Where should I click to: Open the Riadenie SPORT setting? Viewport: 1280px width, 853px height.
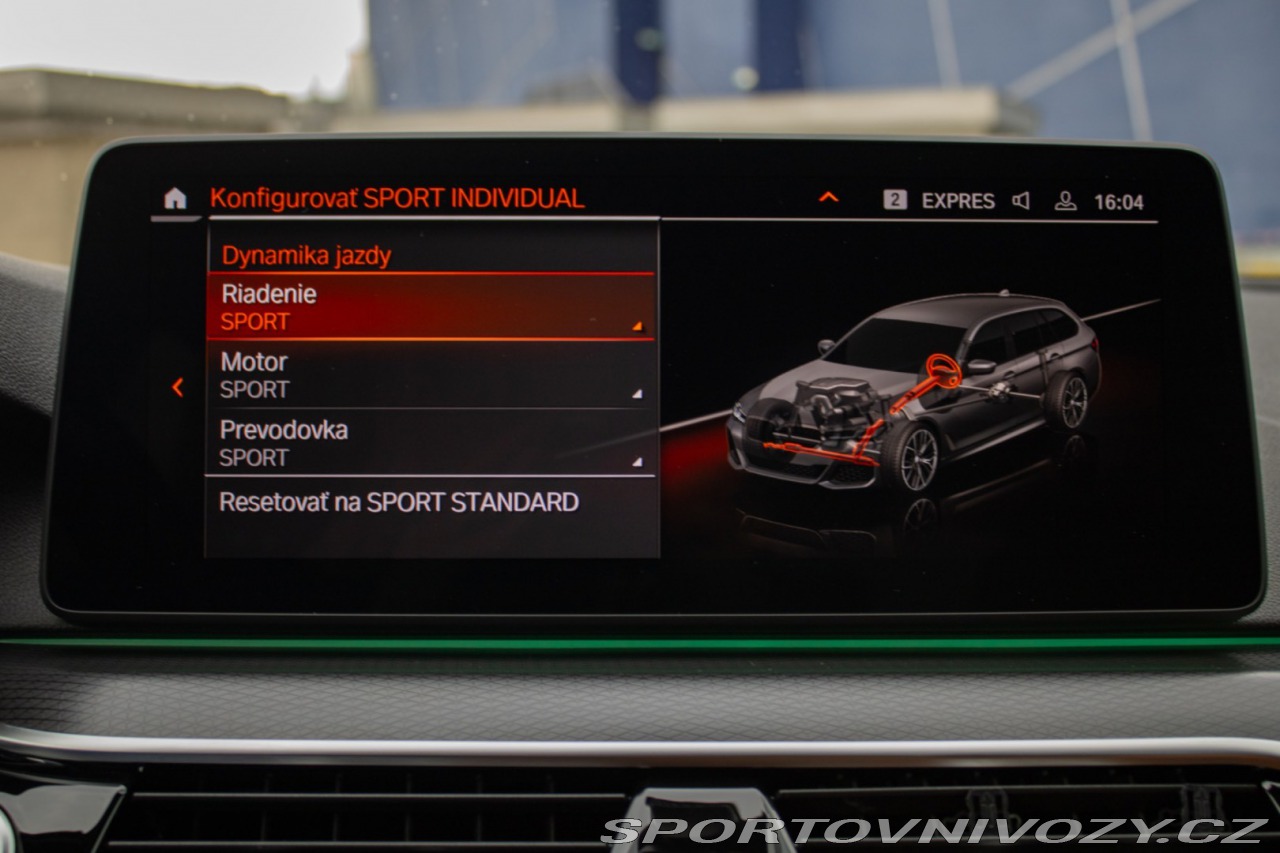click(x=430, y=307)
